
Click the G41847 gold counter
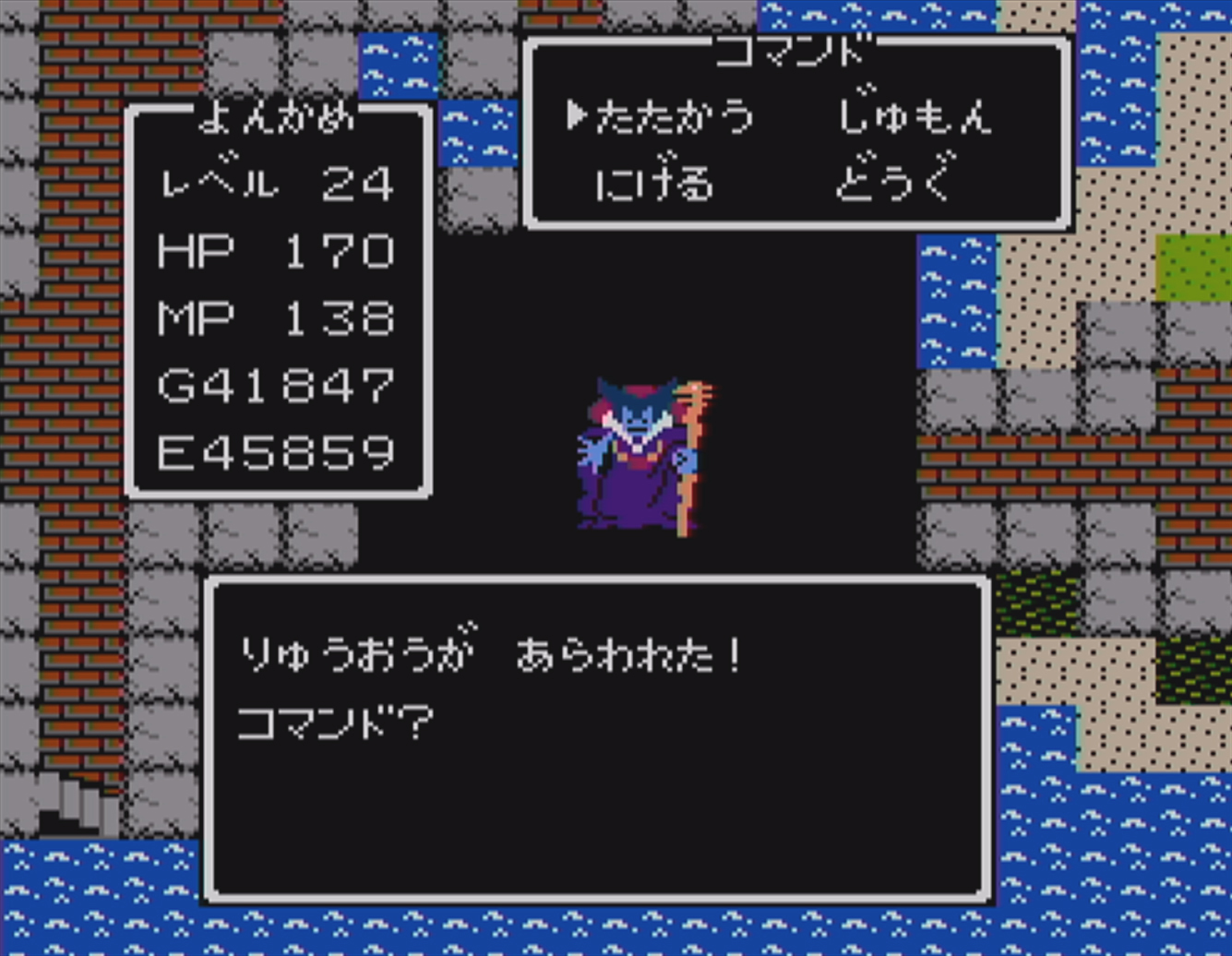[275, 385]
